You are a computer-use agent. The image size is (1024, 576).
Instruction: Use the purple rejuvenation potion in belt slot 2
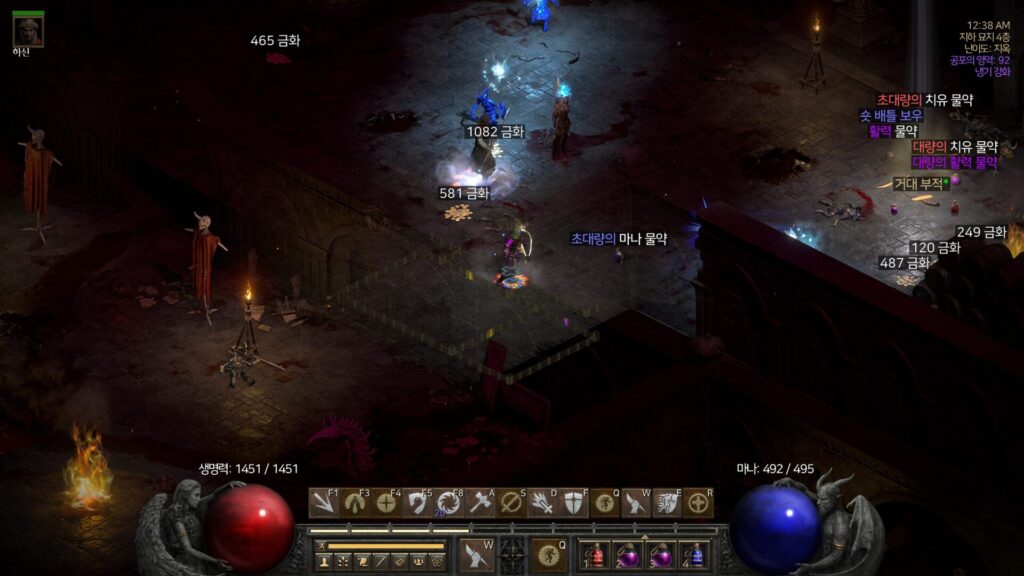[629, 555]
